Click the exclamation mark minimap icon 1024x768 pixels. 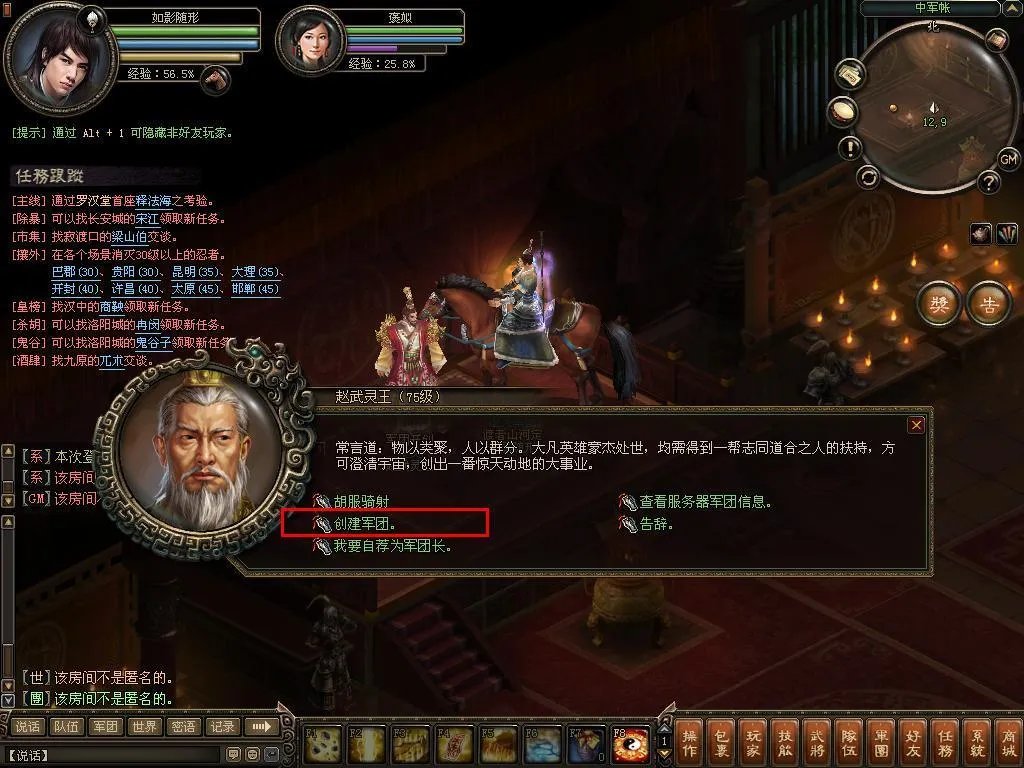click(x=850, y=148)
